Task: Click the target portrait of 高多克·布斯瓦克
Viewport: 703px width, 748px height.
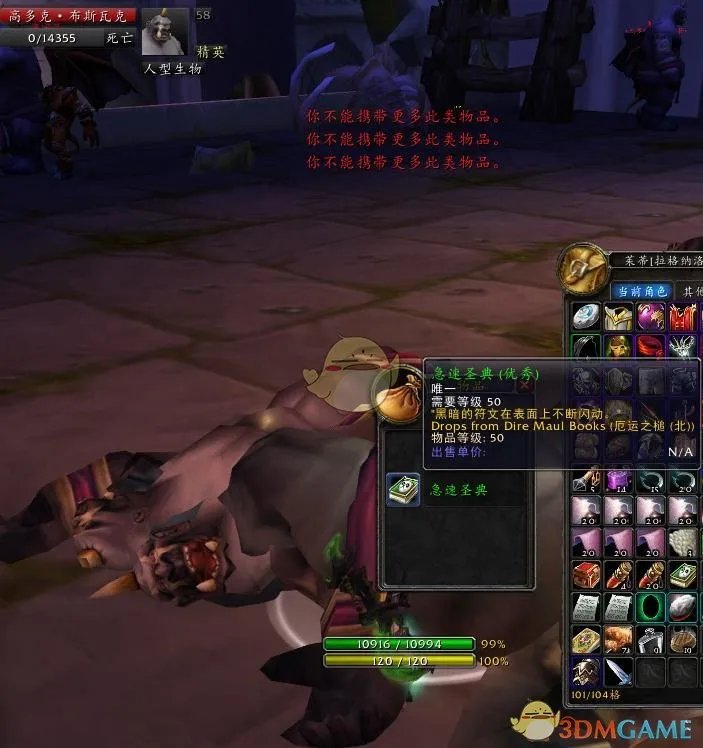Action: click(x=164, y=33)
